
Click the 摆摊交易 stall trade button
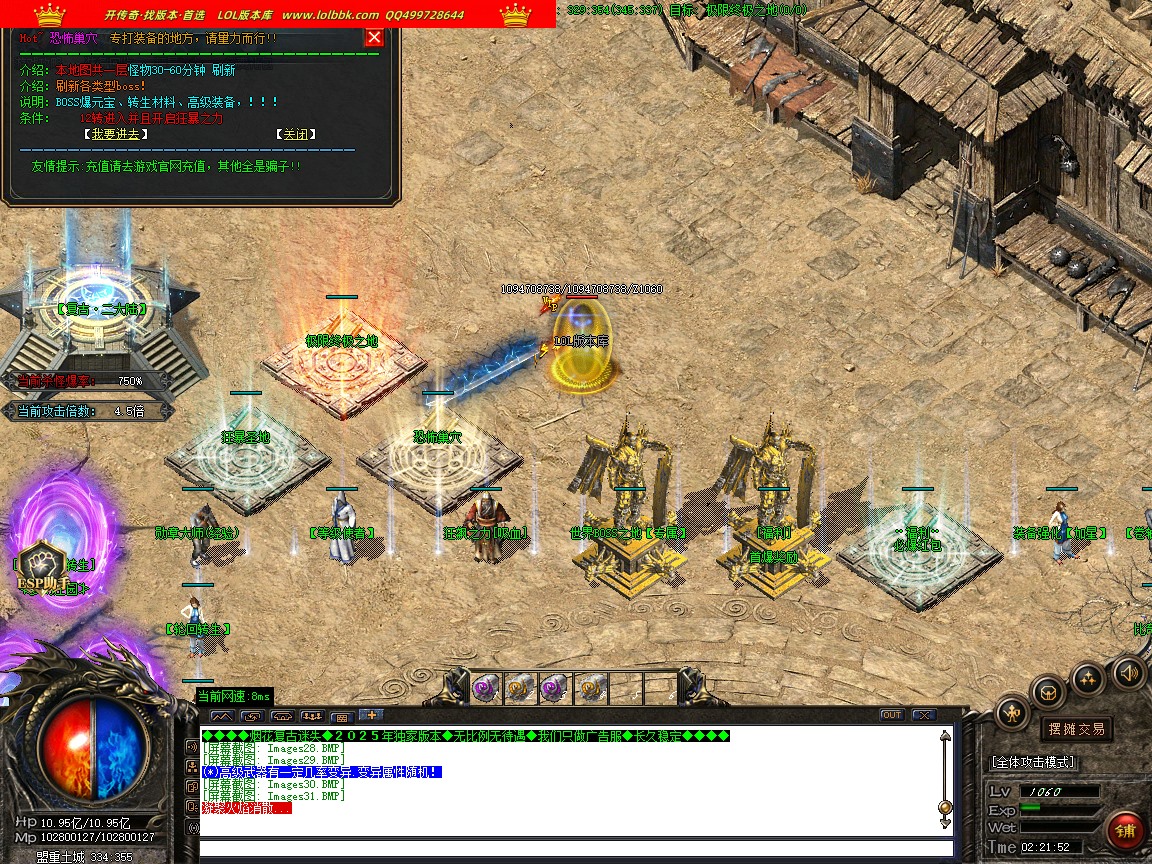[x=1076, y=729]
